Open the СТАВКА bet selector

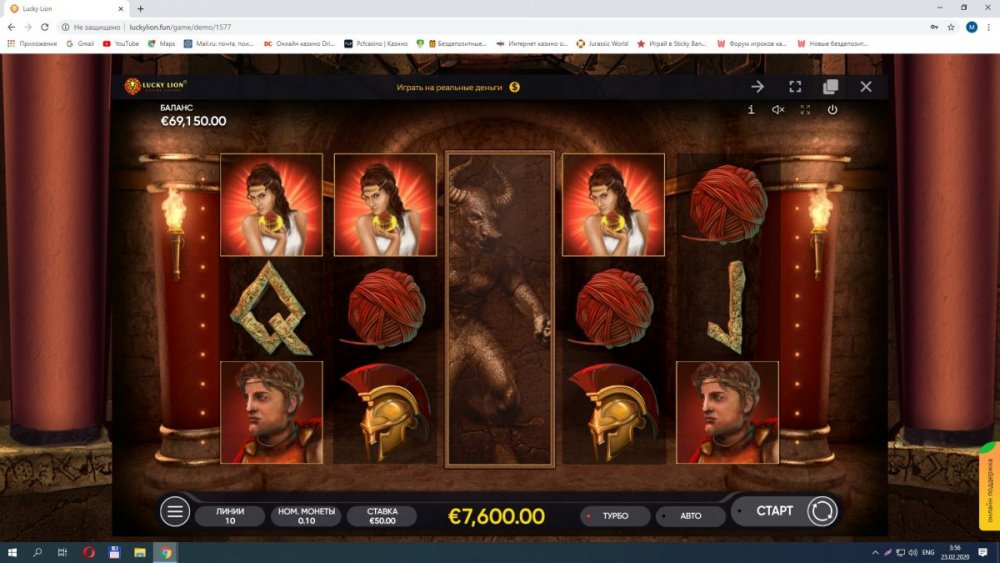[x=382, y=516]
